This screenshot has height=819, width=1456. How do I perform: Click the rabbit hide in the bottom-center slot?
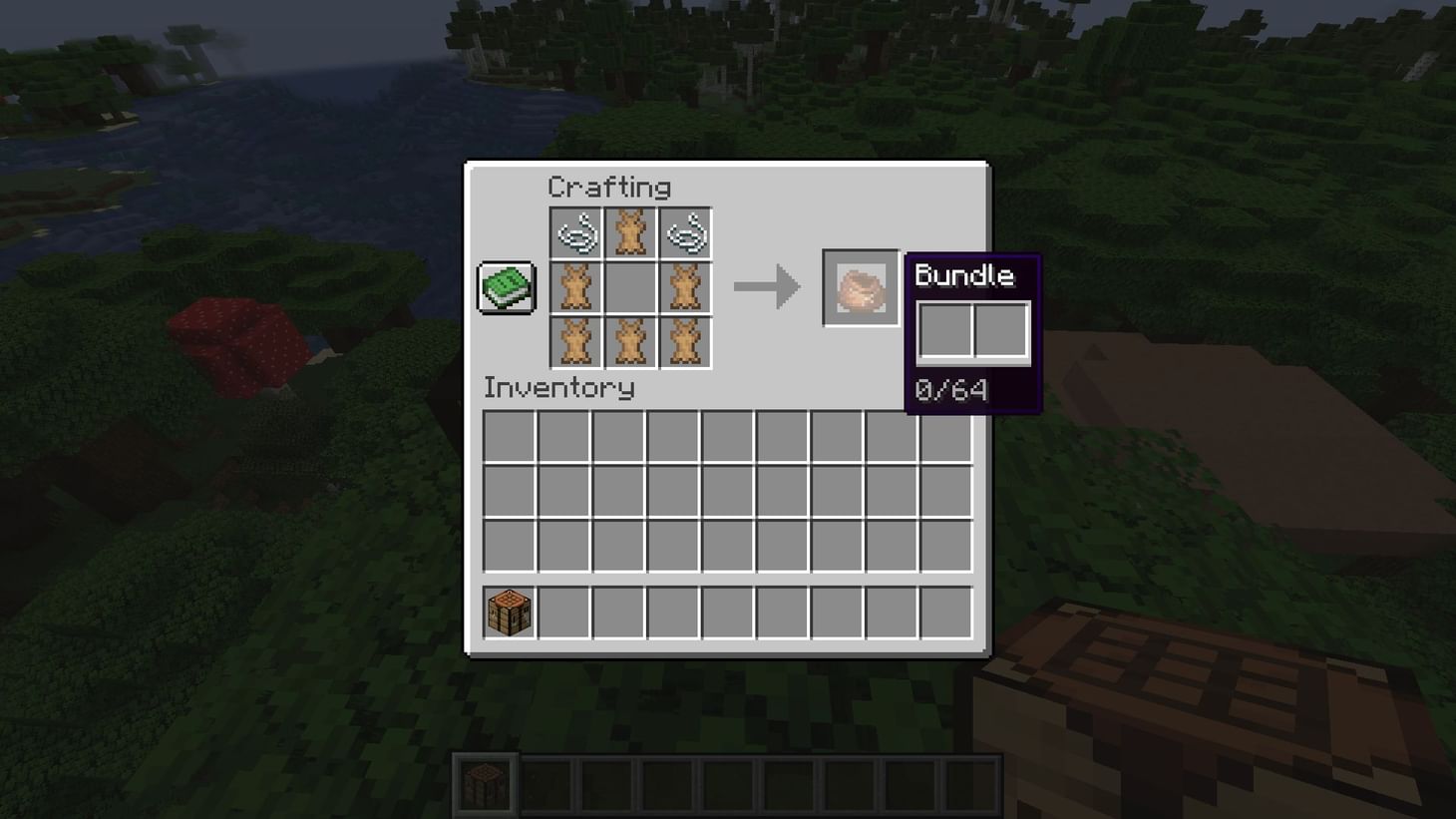(631, 340)
